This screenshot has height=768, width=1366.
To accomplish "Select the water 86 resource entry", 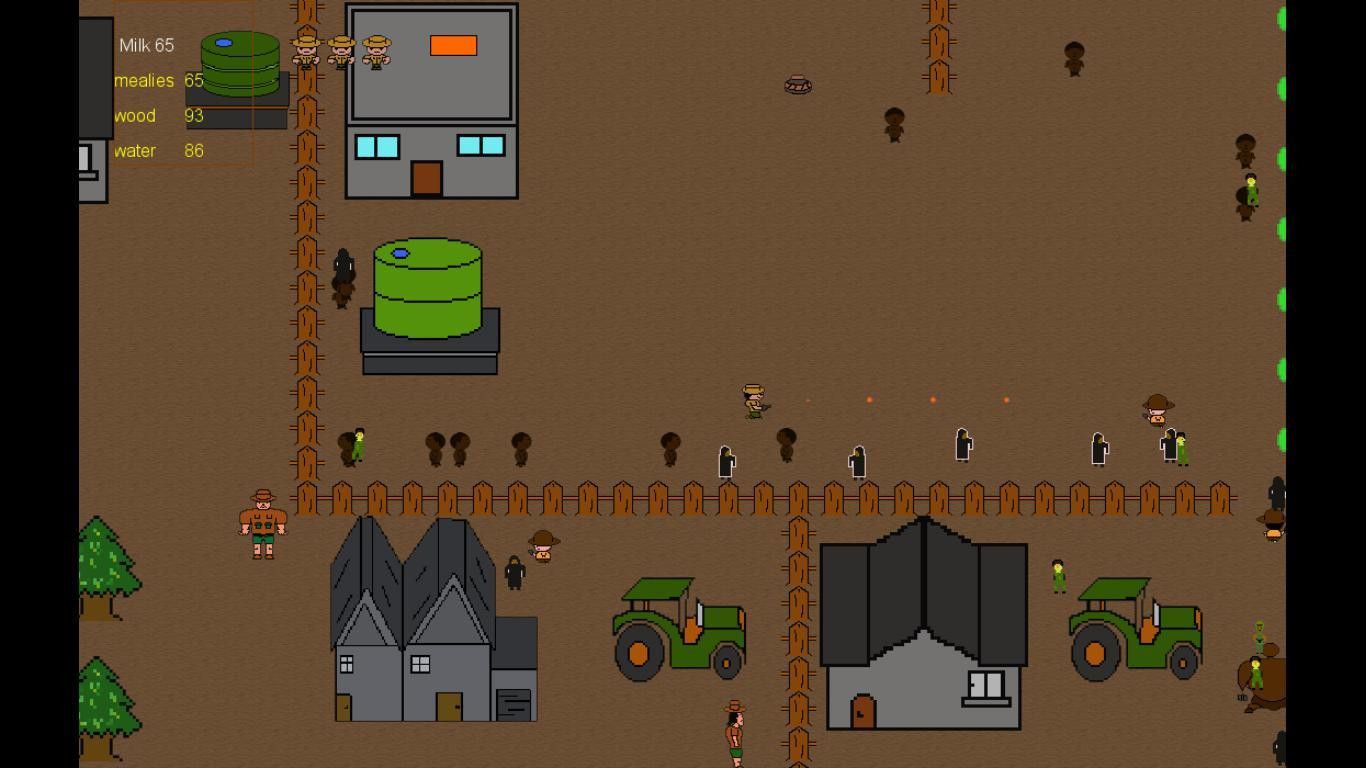I will [158, 151].
